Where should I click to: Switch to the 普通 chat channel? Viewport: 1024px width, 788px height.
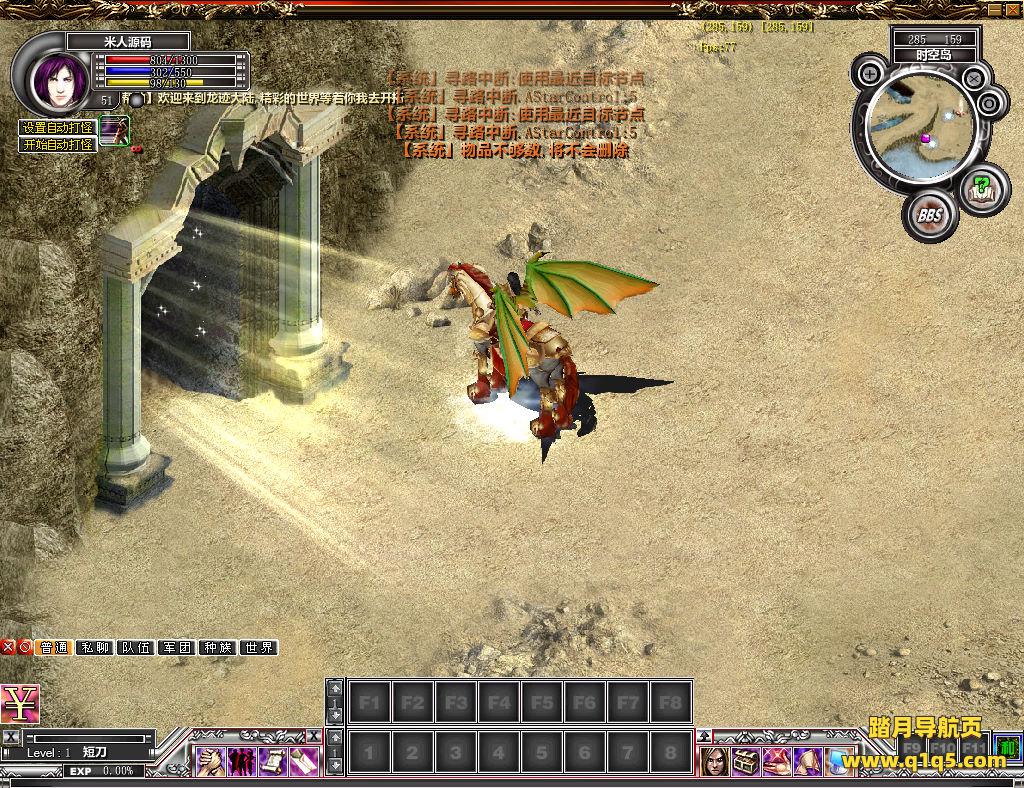tap(54, 648)
